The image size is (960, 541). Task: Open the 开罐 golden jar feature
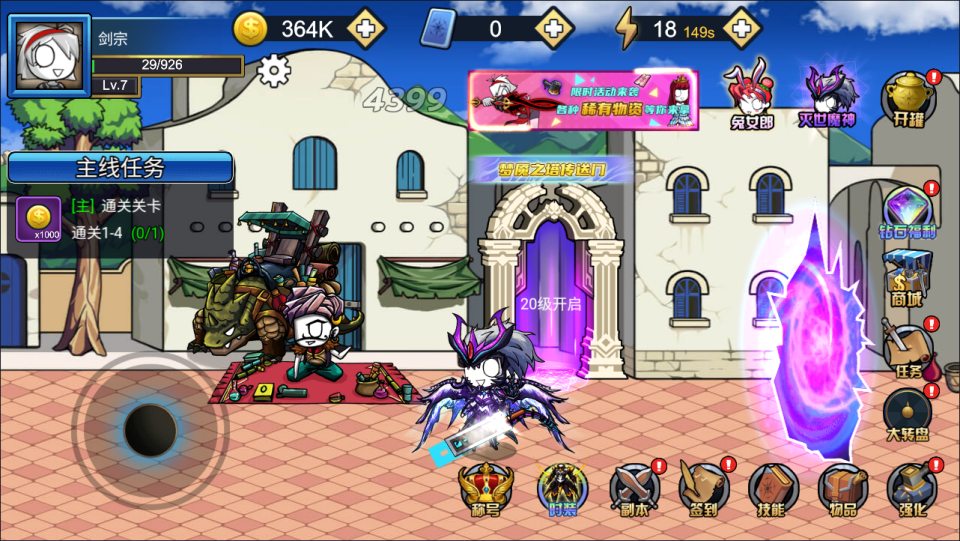(x=908, y=99)
